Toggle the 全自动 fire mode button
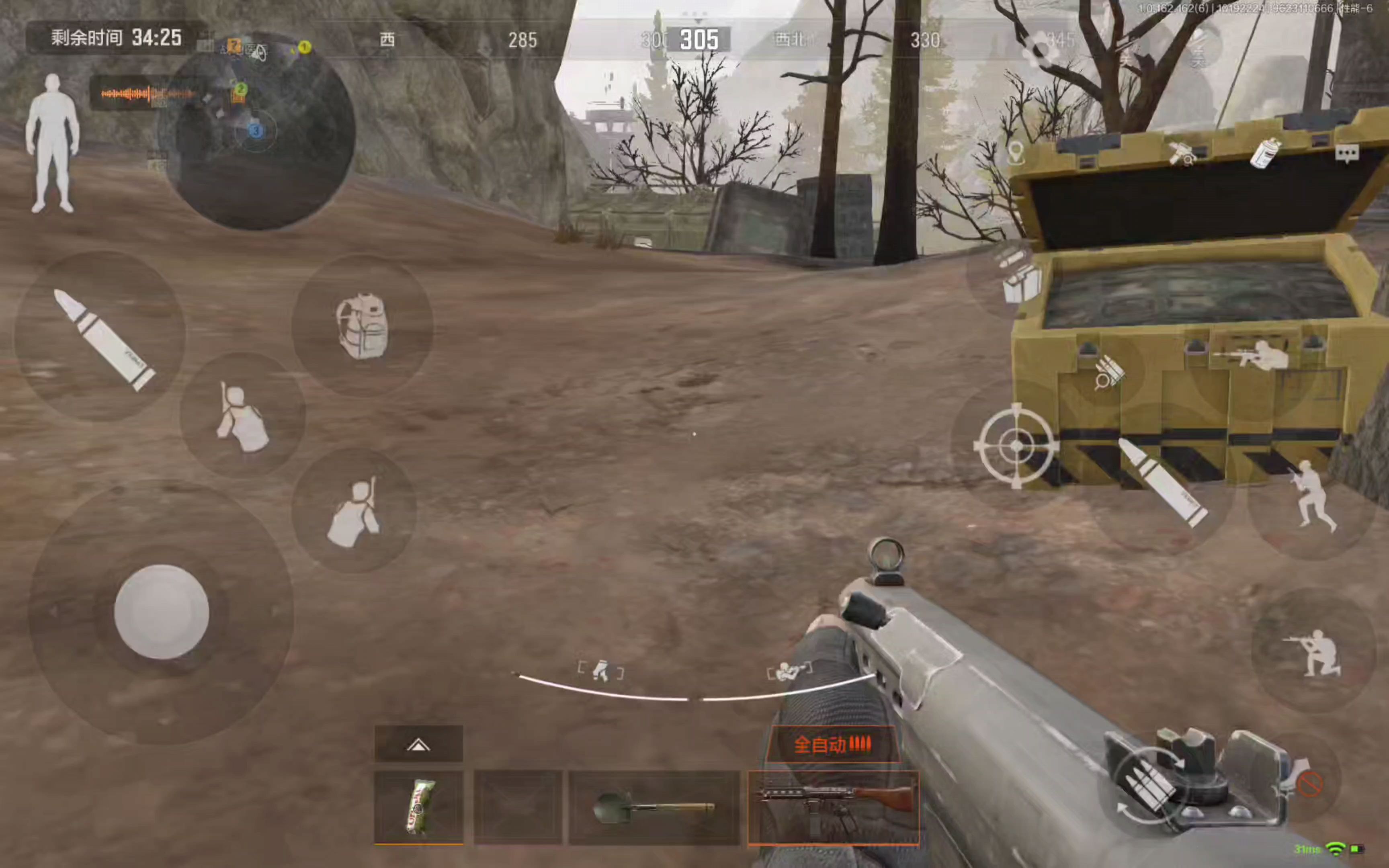Viewport: 1389px width, 868px height. (832, 745)
